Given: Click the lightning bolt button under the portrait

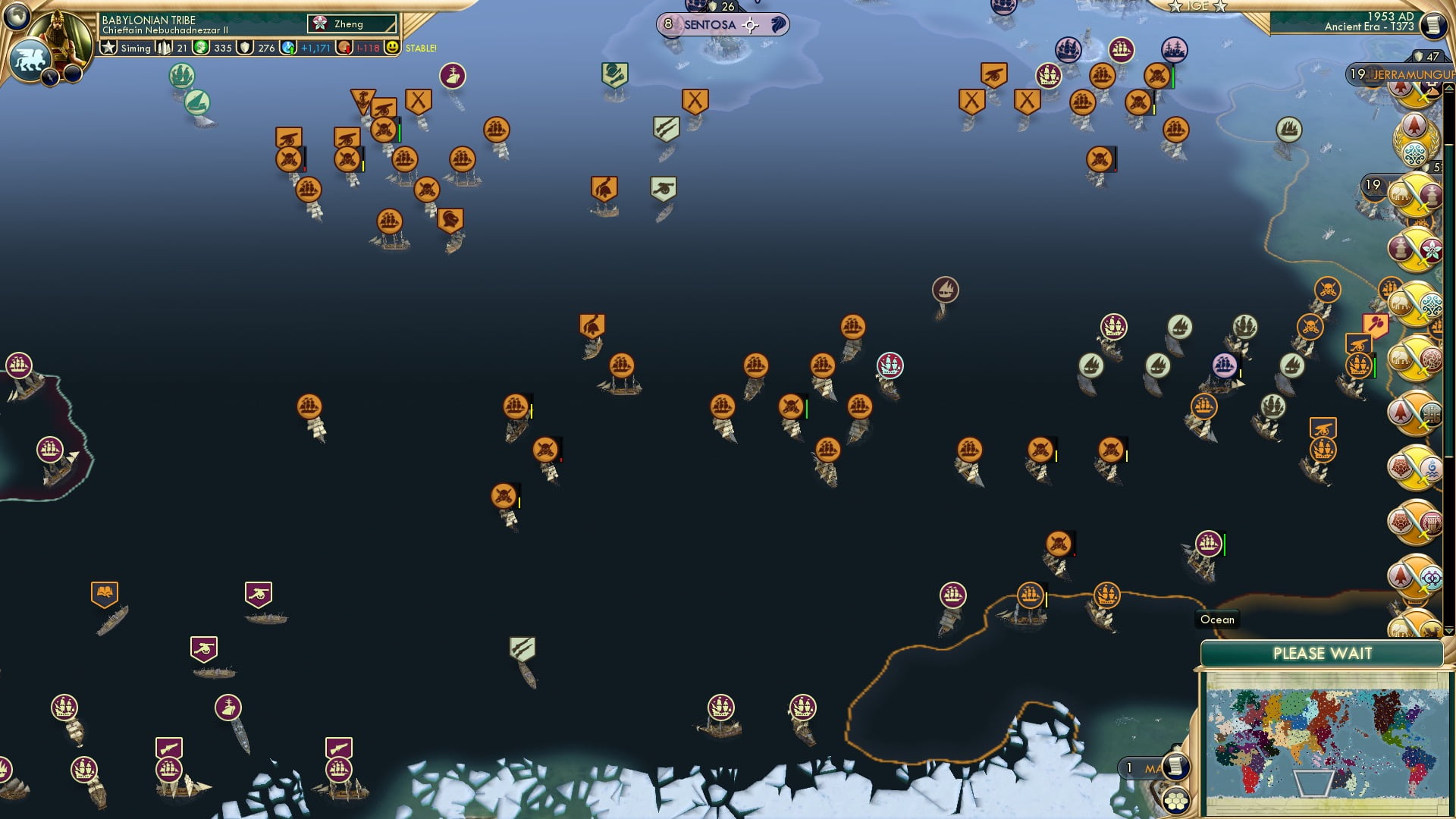Looking at the screenshot, I should (51, 77).
